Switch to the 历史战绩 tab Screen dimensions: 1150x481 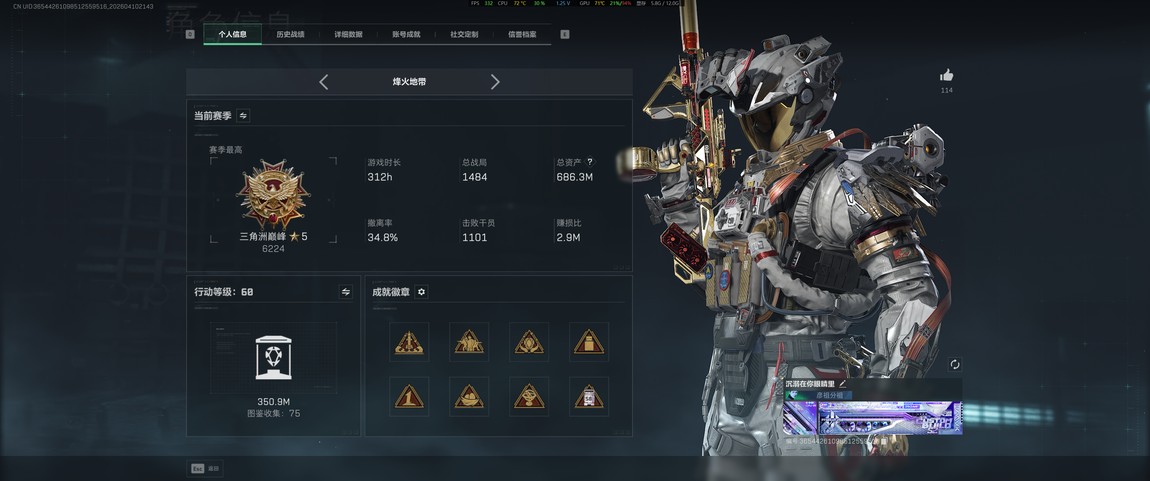pos(290,34)
